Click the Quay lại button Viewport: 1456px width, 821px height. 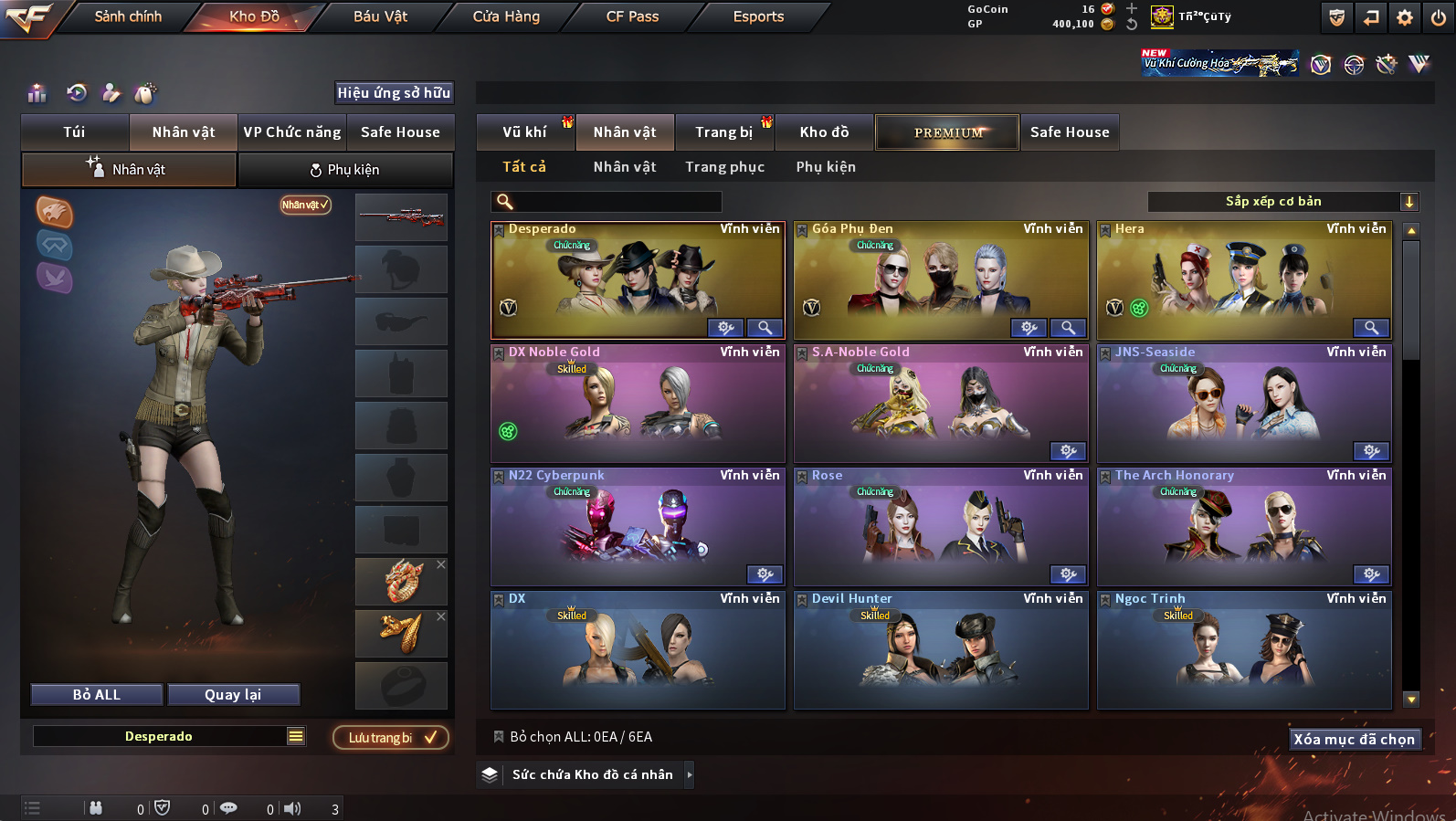coord(233,695)
